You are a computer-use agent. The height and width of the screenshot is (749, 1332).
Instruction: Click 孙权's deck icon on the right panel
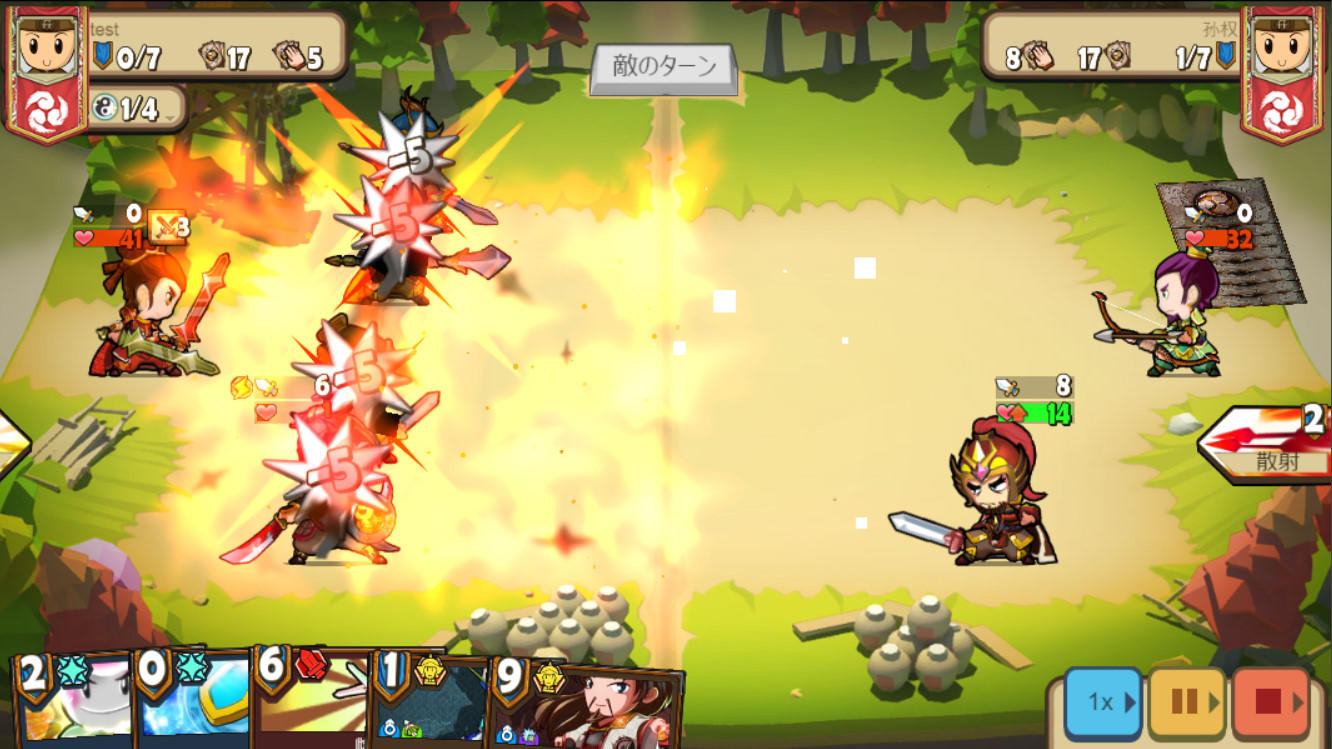coord(1118,56)
